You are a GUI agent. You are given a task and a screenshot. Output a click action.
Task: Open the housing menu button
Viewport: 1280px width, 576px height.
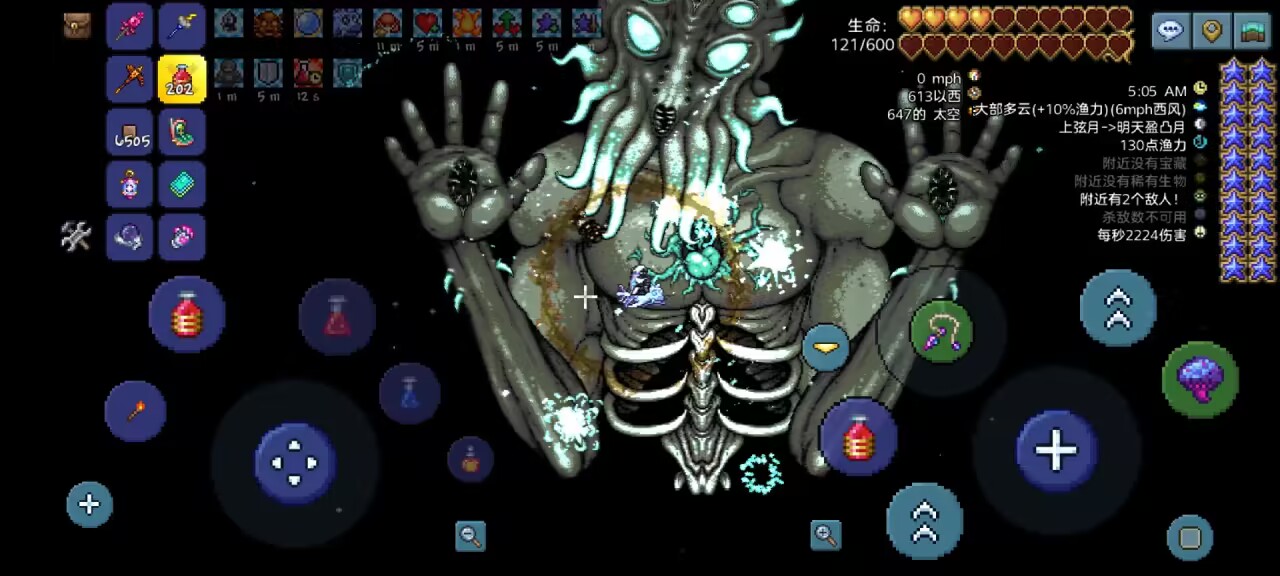1252,31
